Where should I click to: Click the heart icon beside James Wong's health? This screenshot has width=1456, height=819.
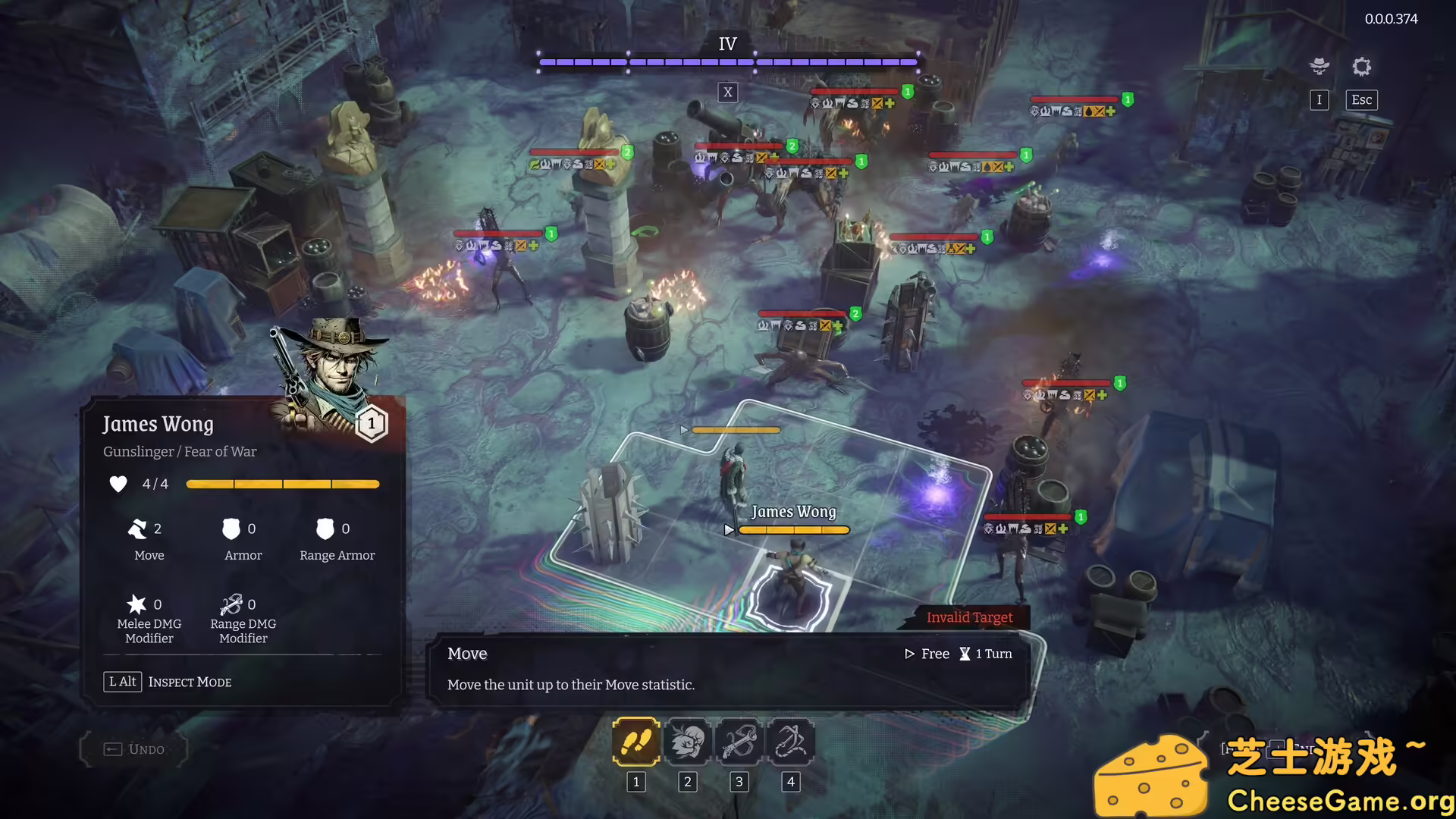pos(118,484)
